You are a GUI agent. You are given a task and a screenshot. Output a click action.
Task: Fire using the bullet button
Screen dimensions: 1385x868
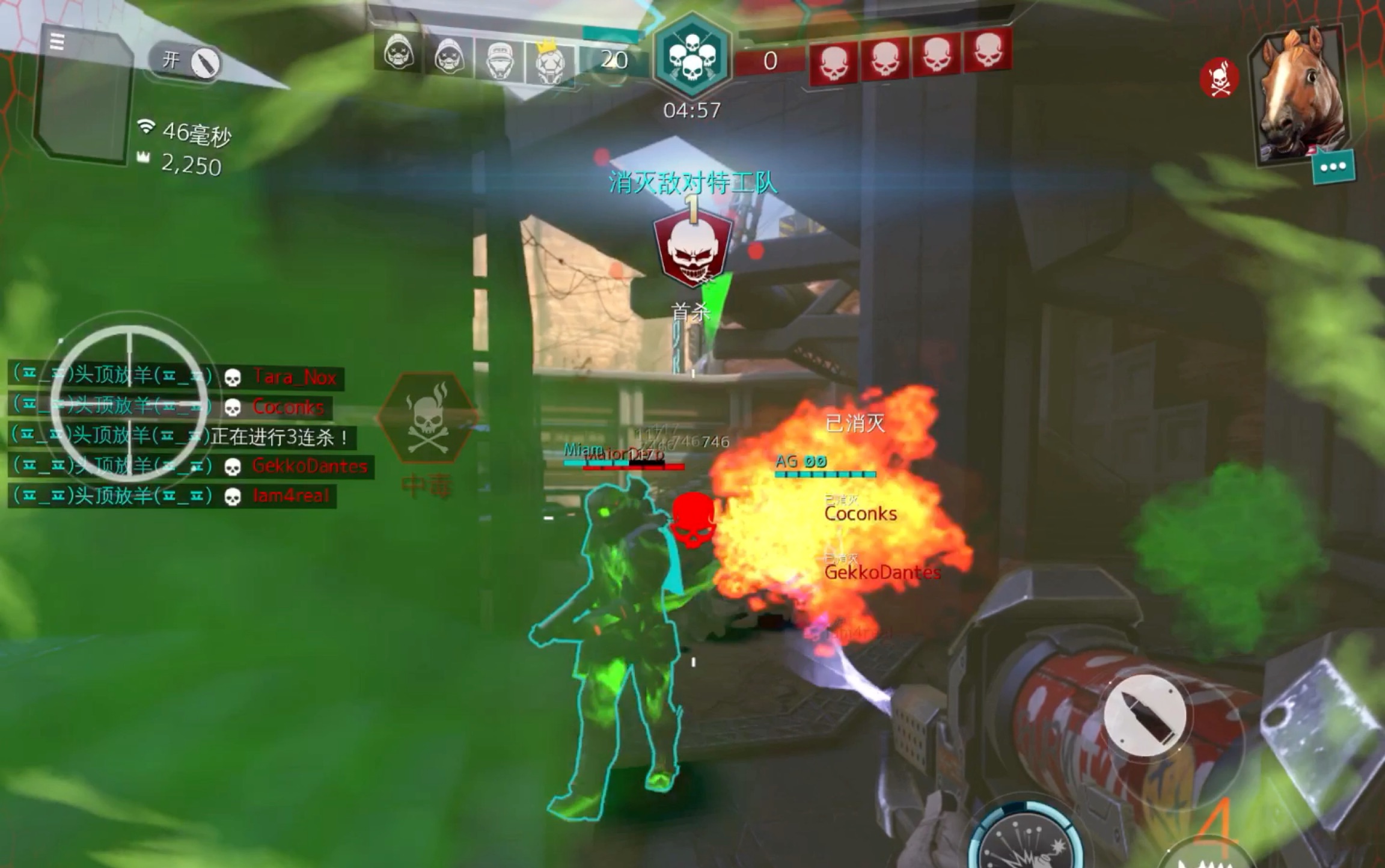click(1145, 715)
